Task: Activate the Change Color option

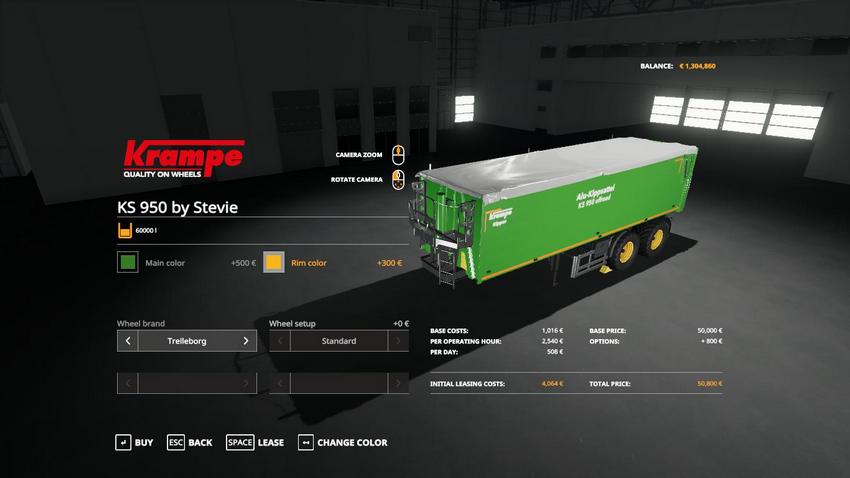Action: click(342, 442)
